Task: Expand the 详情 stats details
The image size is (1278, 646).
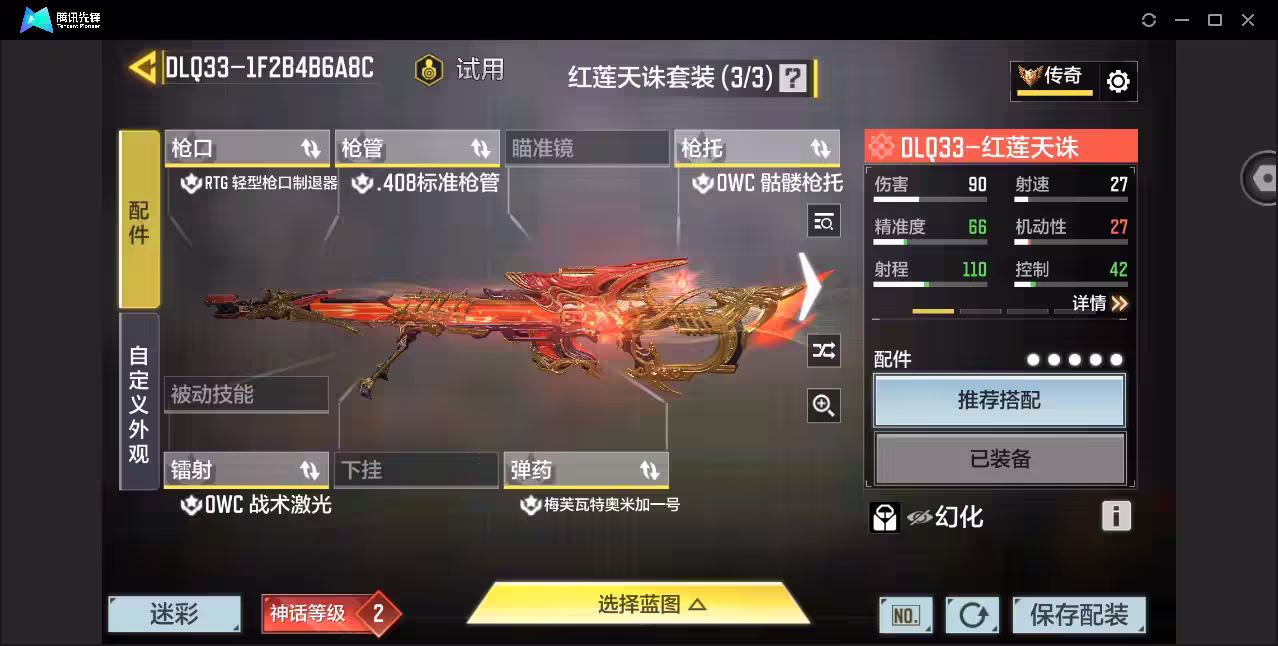Action: tap(1100, 303)
